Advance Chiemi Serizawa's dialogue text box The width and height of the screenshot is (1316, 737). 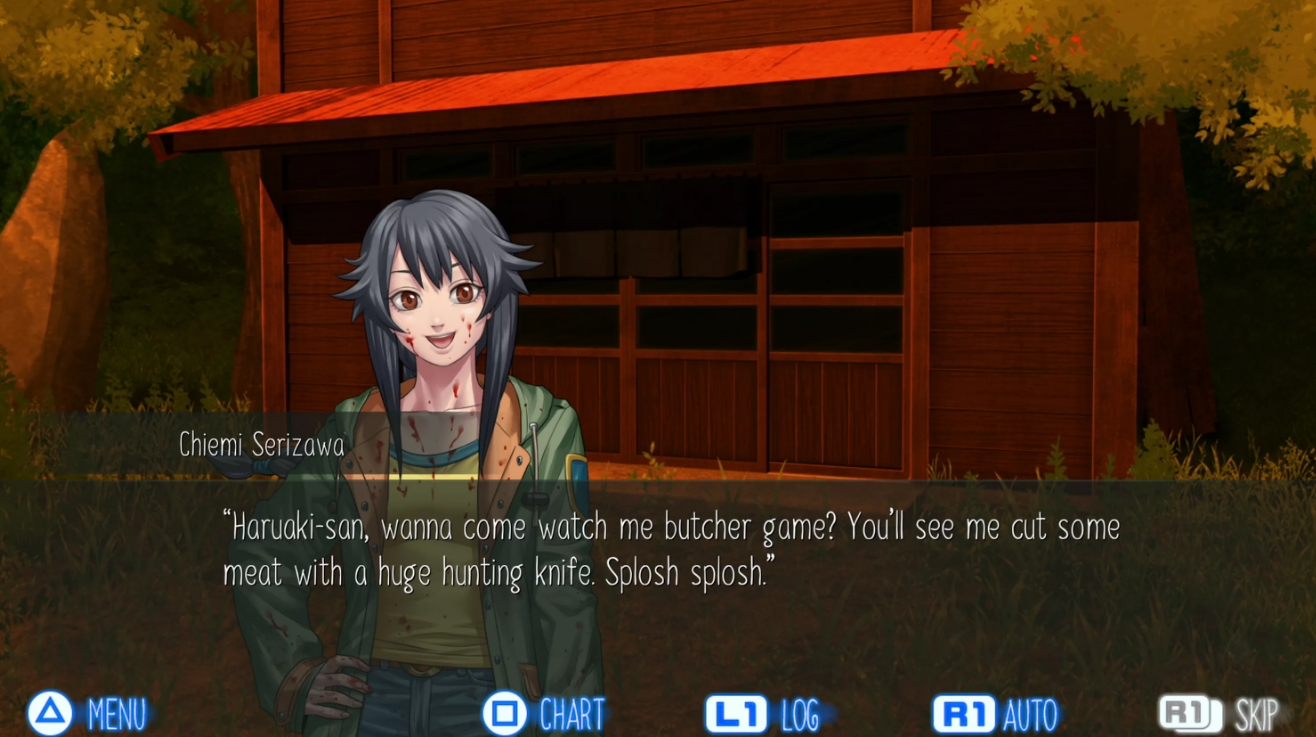(670, 550)
